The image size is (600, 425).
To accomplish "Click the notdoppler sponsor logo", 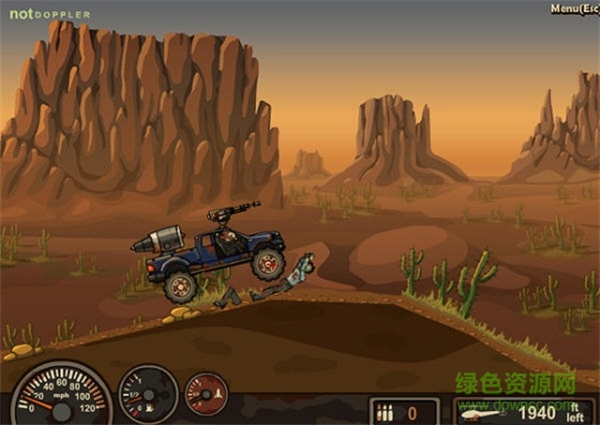I will 50,14.
